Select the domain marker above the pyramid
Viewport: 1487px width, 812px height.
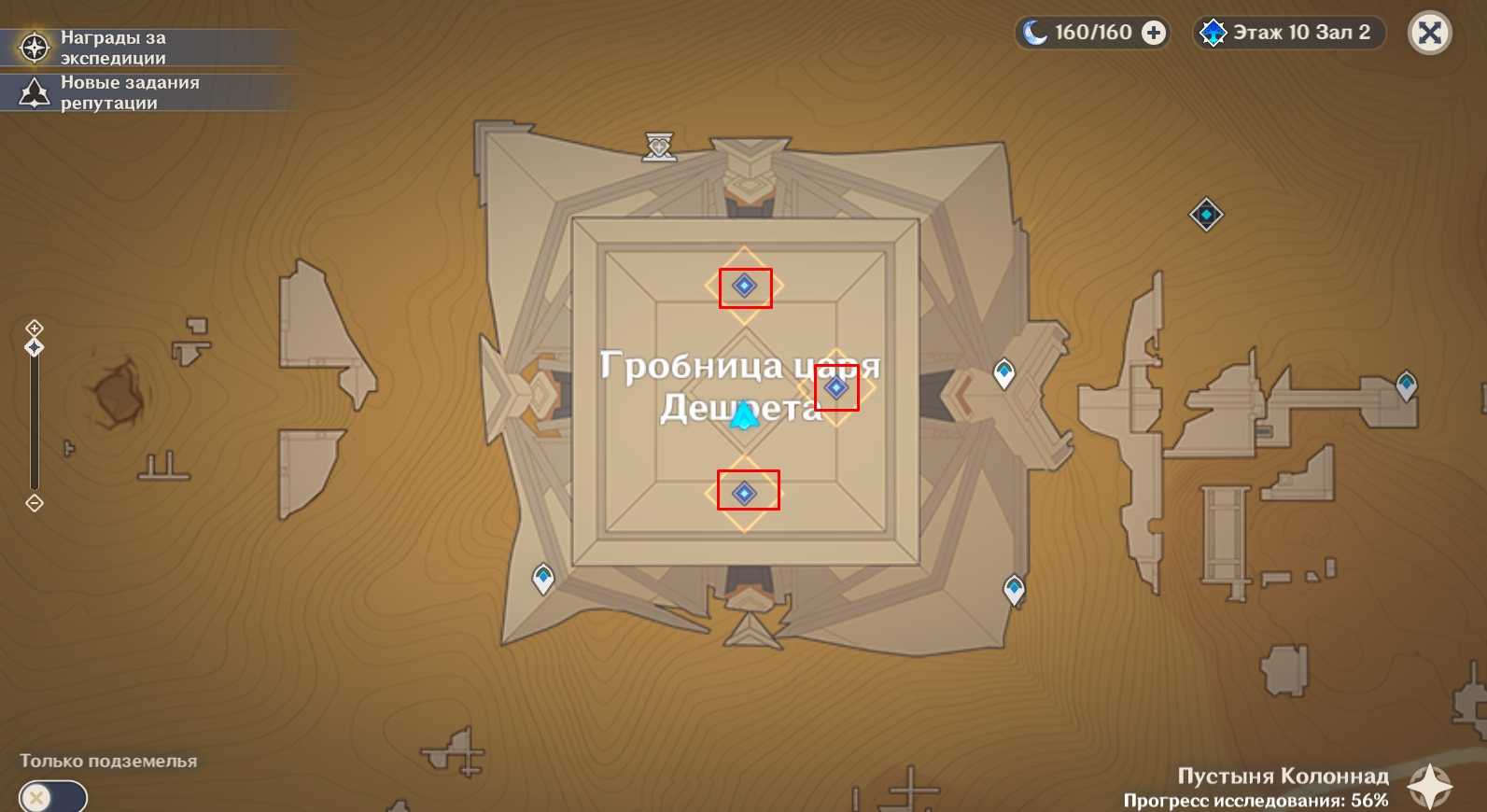click(659, 147)
